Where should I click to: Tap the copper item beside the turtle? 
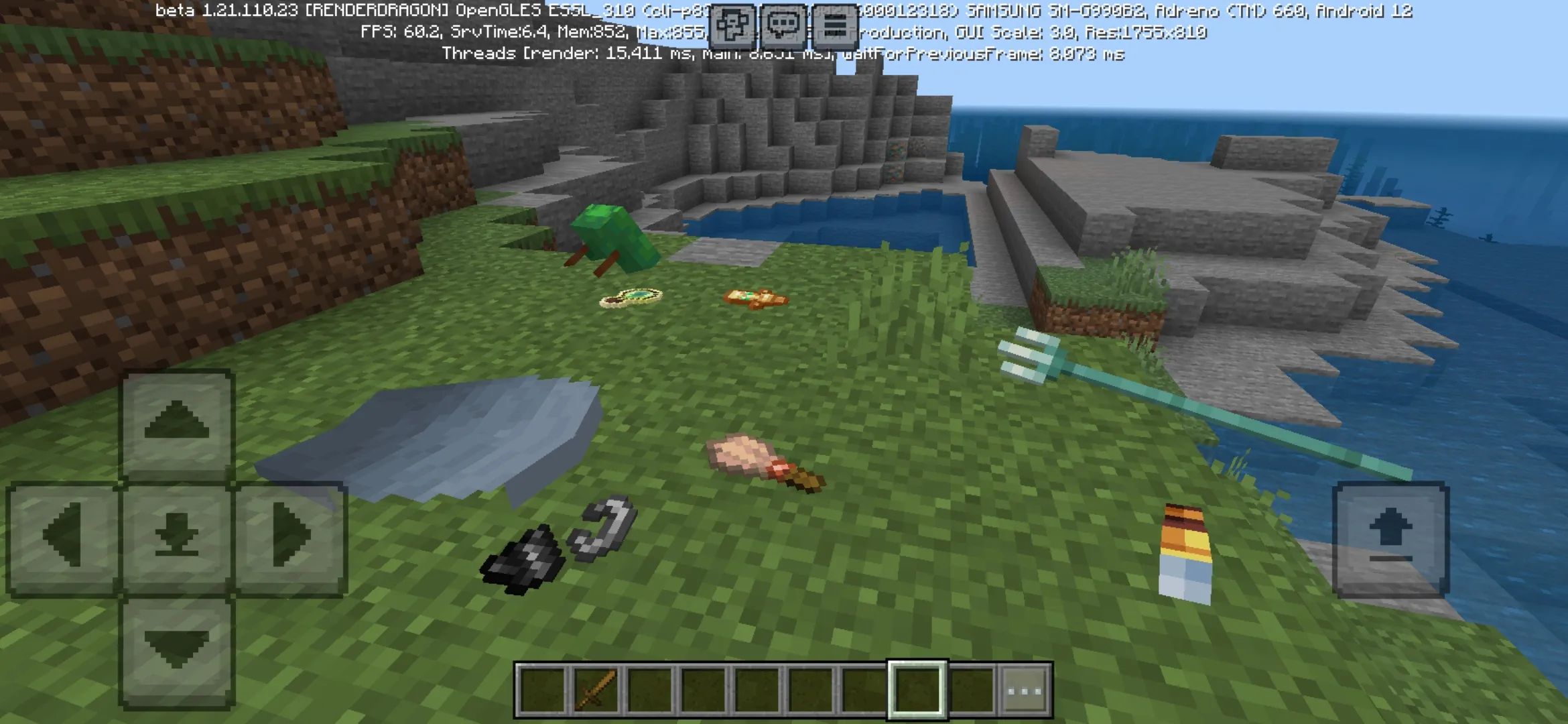coord(754,298)
